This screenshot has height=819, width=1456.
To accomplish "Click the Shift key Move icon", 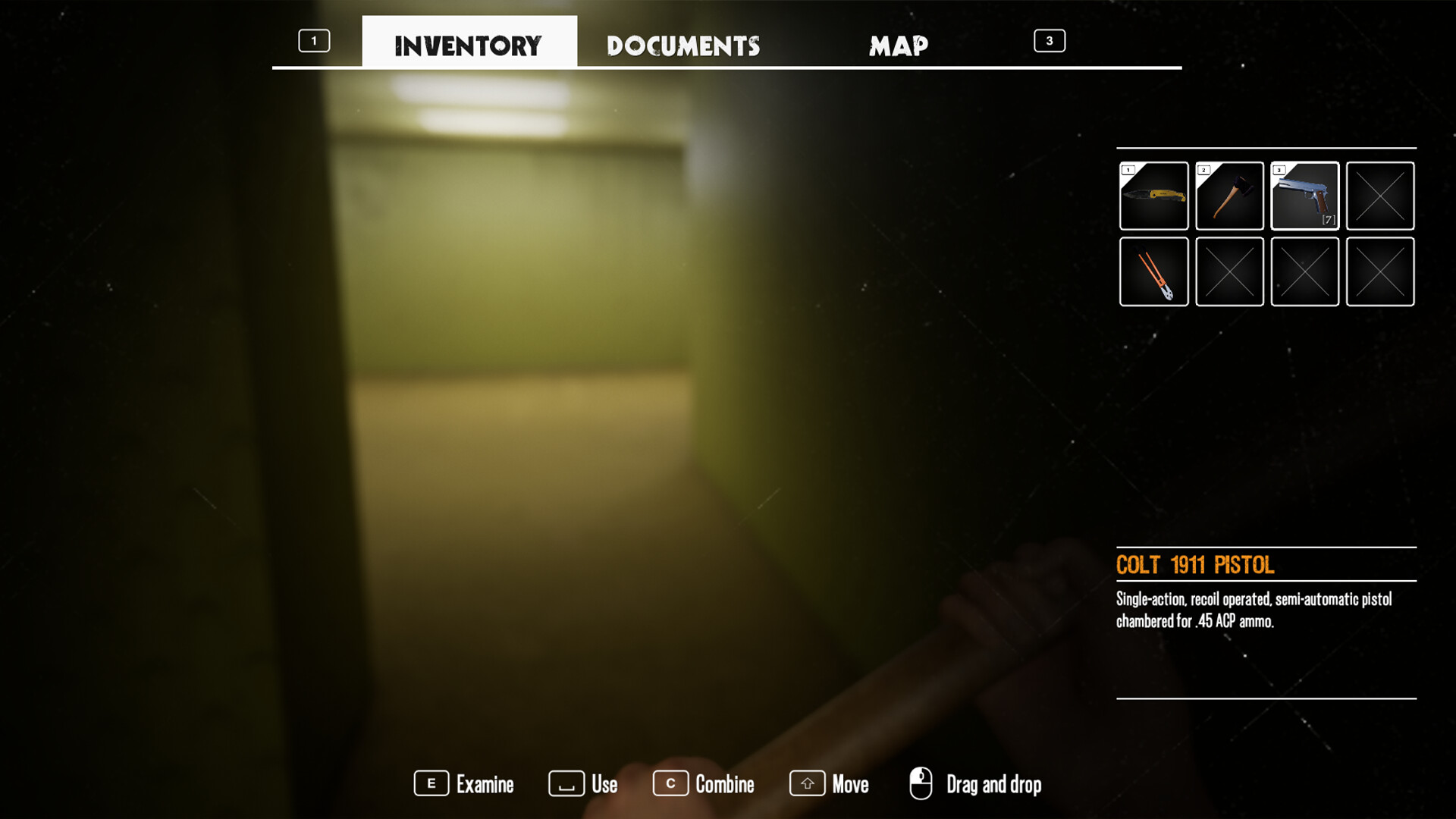I will (x=806, y=784).
